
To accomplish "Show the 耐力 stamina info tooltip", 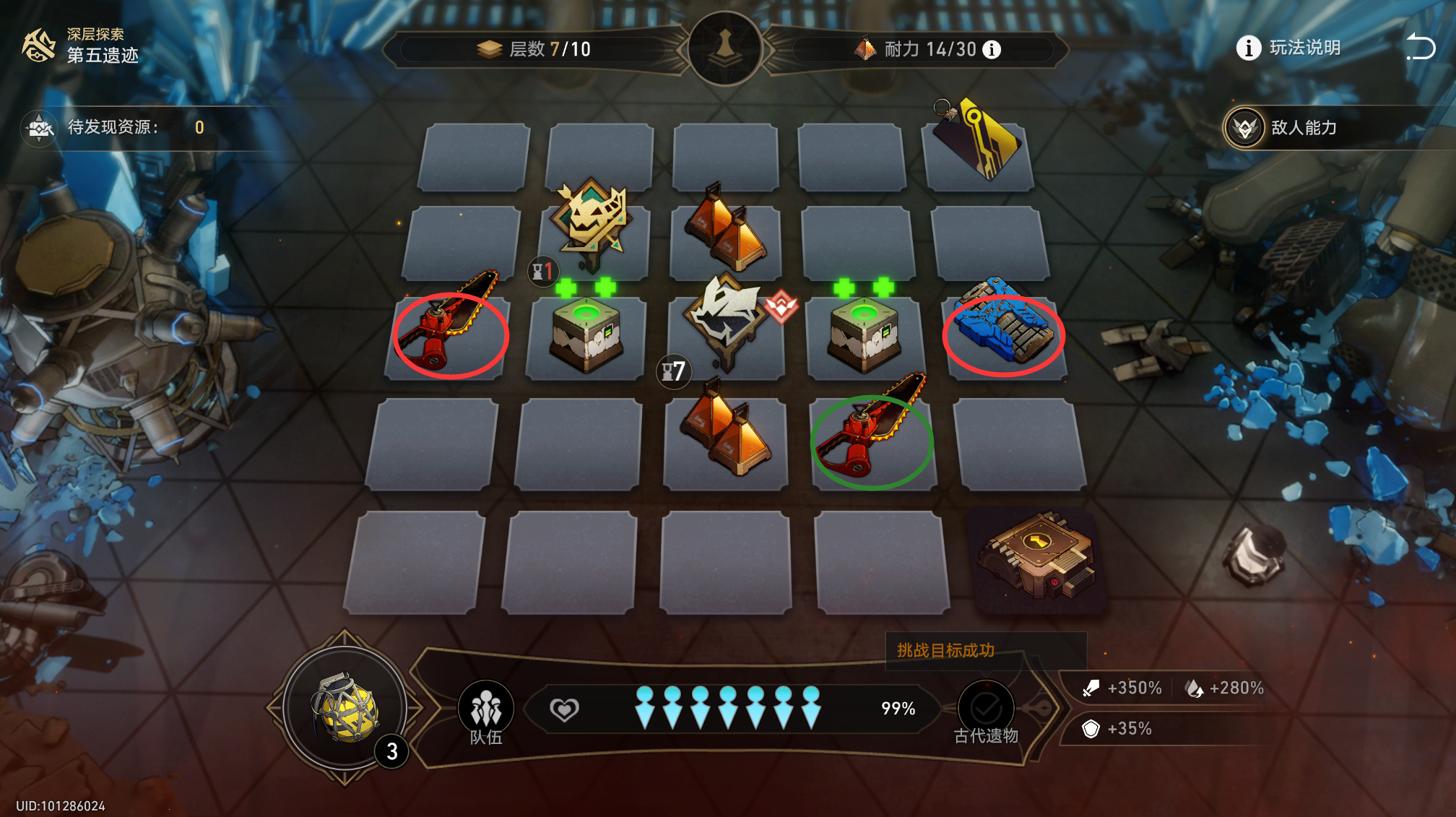I will 992,49.
